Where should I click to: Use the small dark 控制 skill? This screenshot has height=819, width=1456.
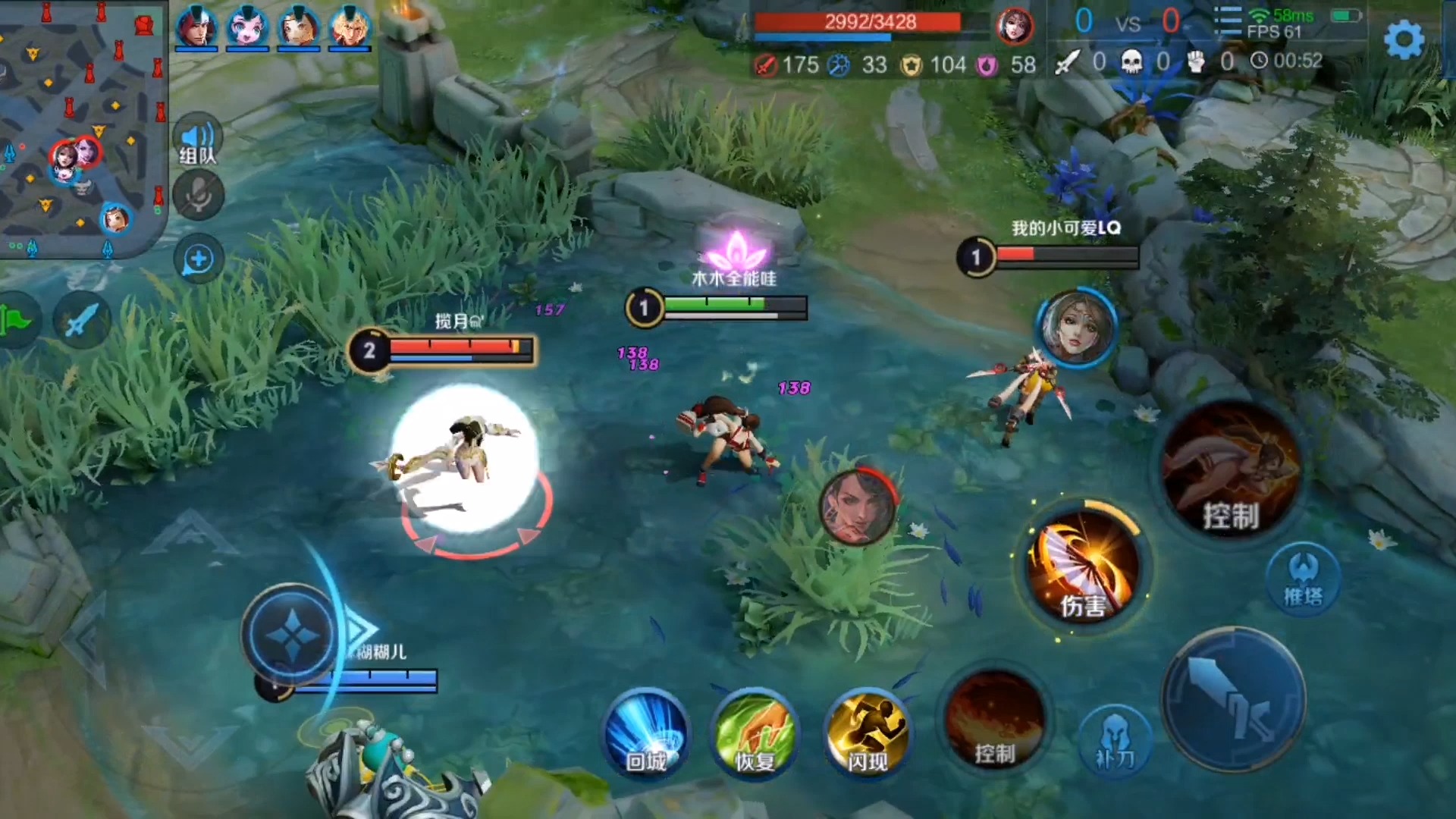pos(995,722)
